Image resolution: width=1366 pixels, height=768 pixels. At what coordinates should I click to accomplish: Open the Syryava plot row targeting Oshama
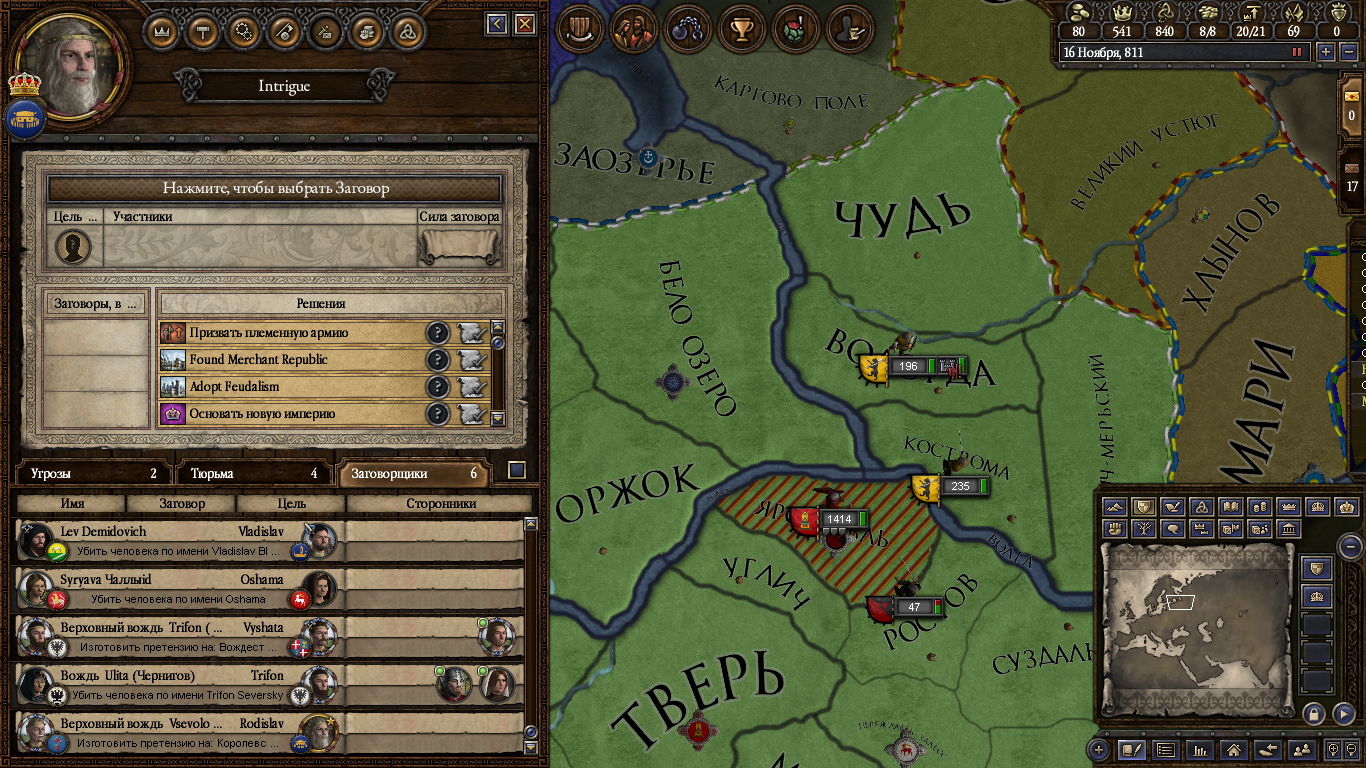click(180, 589)
